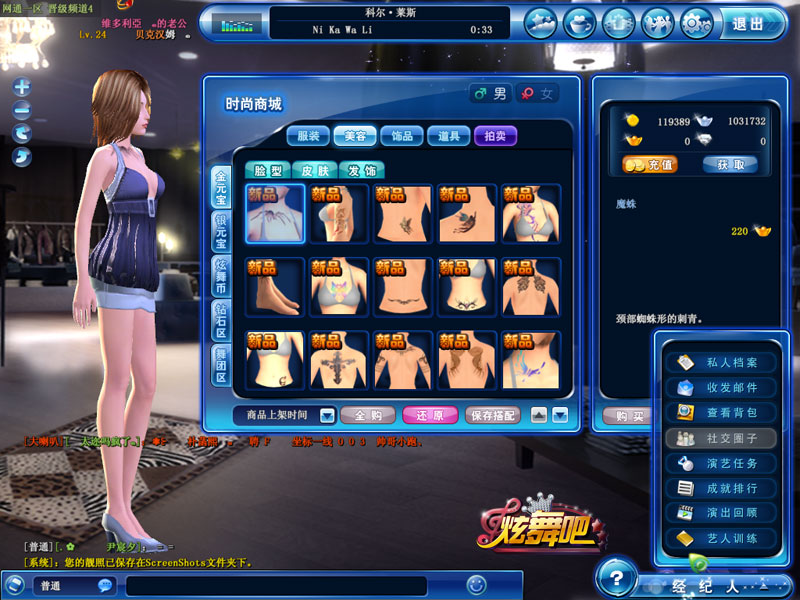Click the 充值 recharge button
The height and width of the screenshot is (600, 800).
click(650, 165)
